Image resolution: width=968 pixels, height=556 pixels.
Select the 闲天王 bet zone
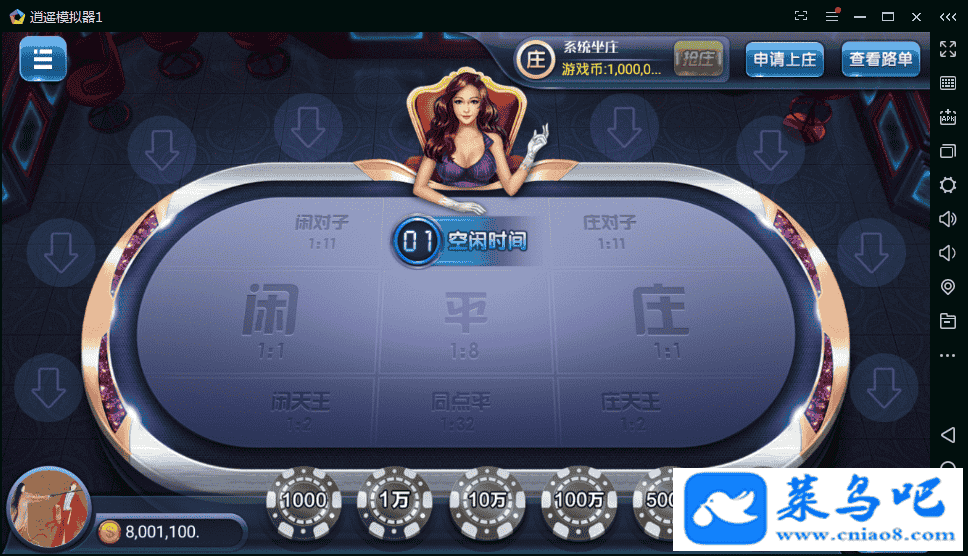pos(300,410)
